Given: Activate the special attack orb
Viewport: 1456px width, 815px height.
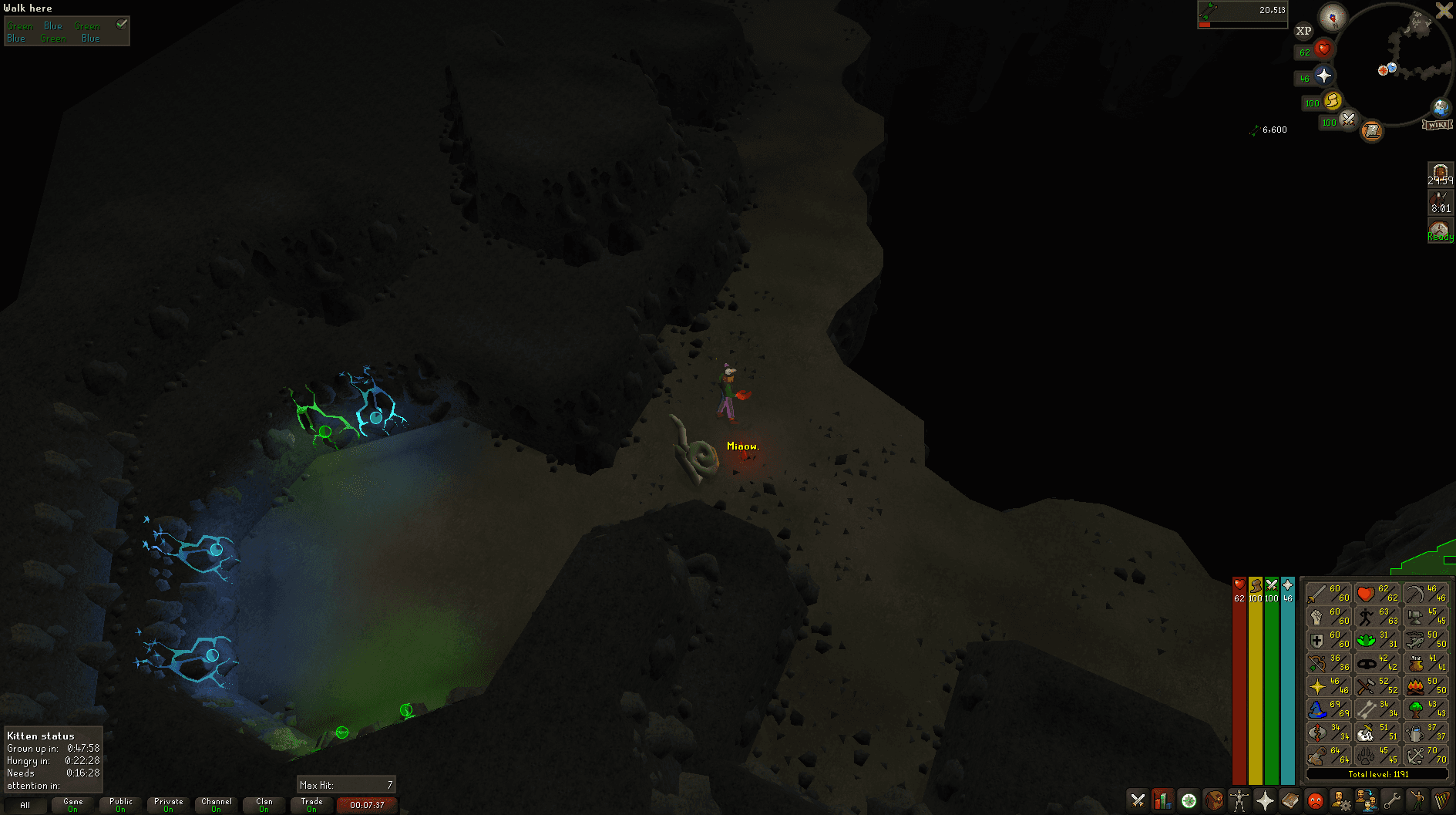Looking at the screenshot, I should pyautogui.click(x=1348, y=120).
